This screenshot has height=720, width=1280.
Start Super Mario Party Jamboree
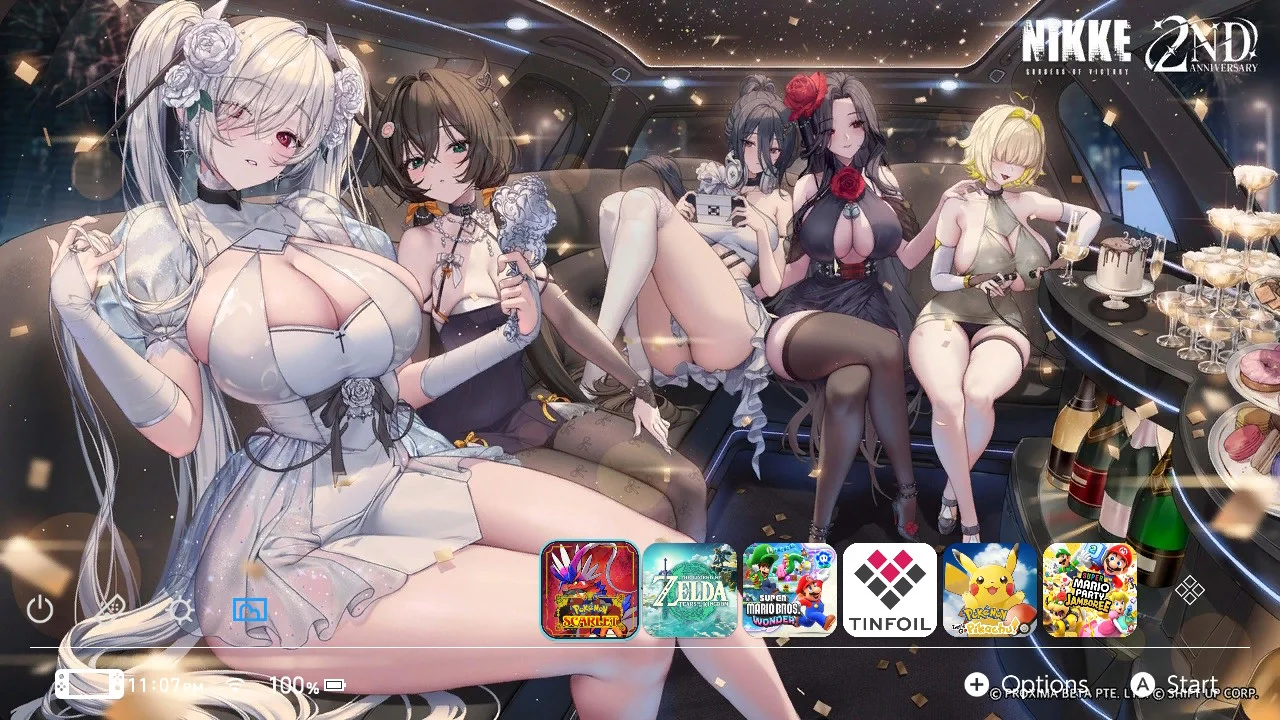[1089, 591]
